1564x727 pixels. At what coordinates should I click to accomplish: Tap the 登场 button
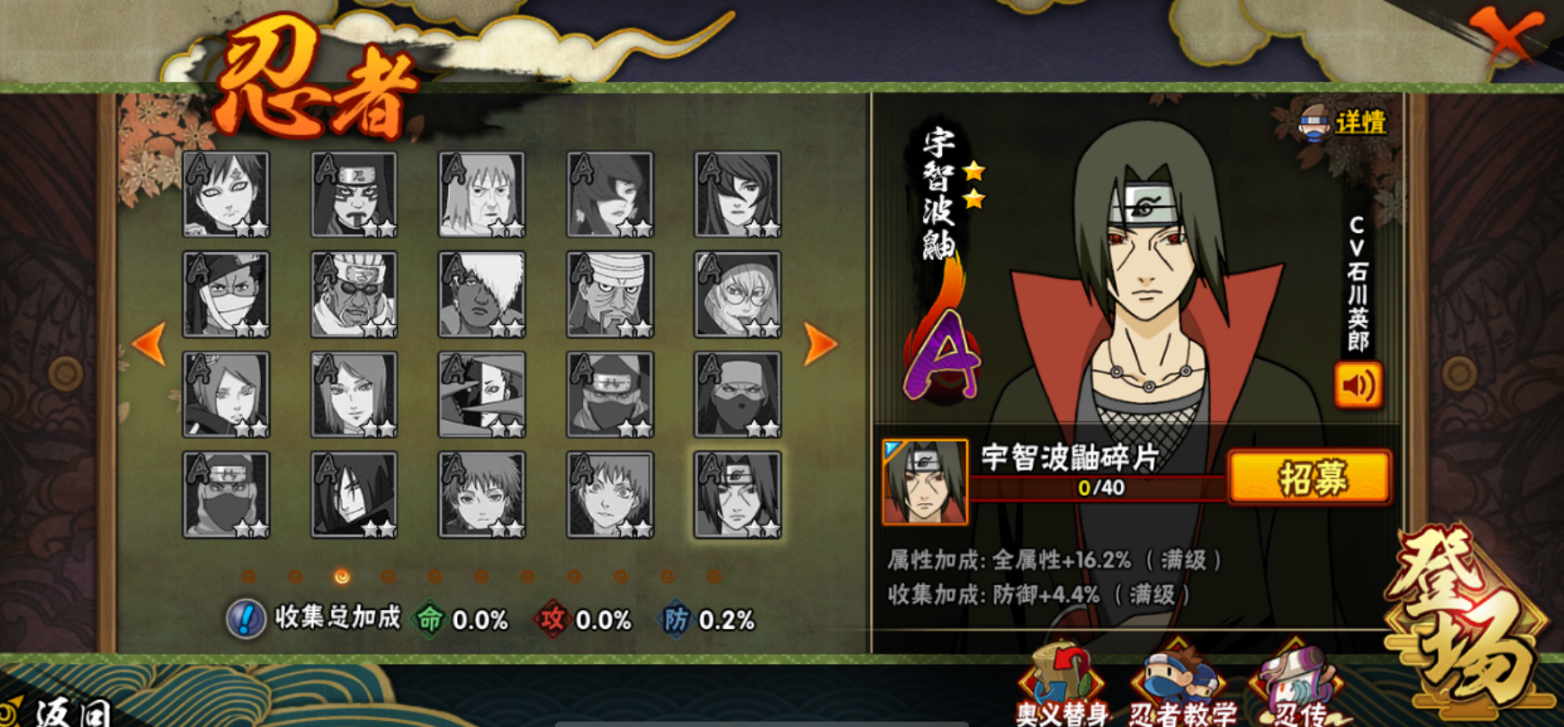1466,624
